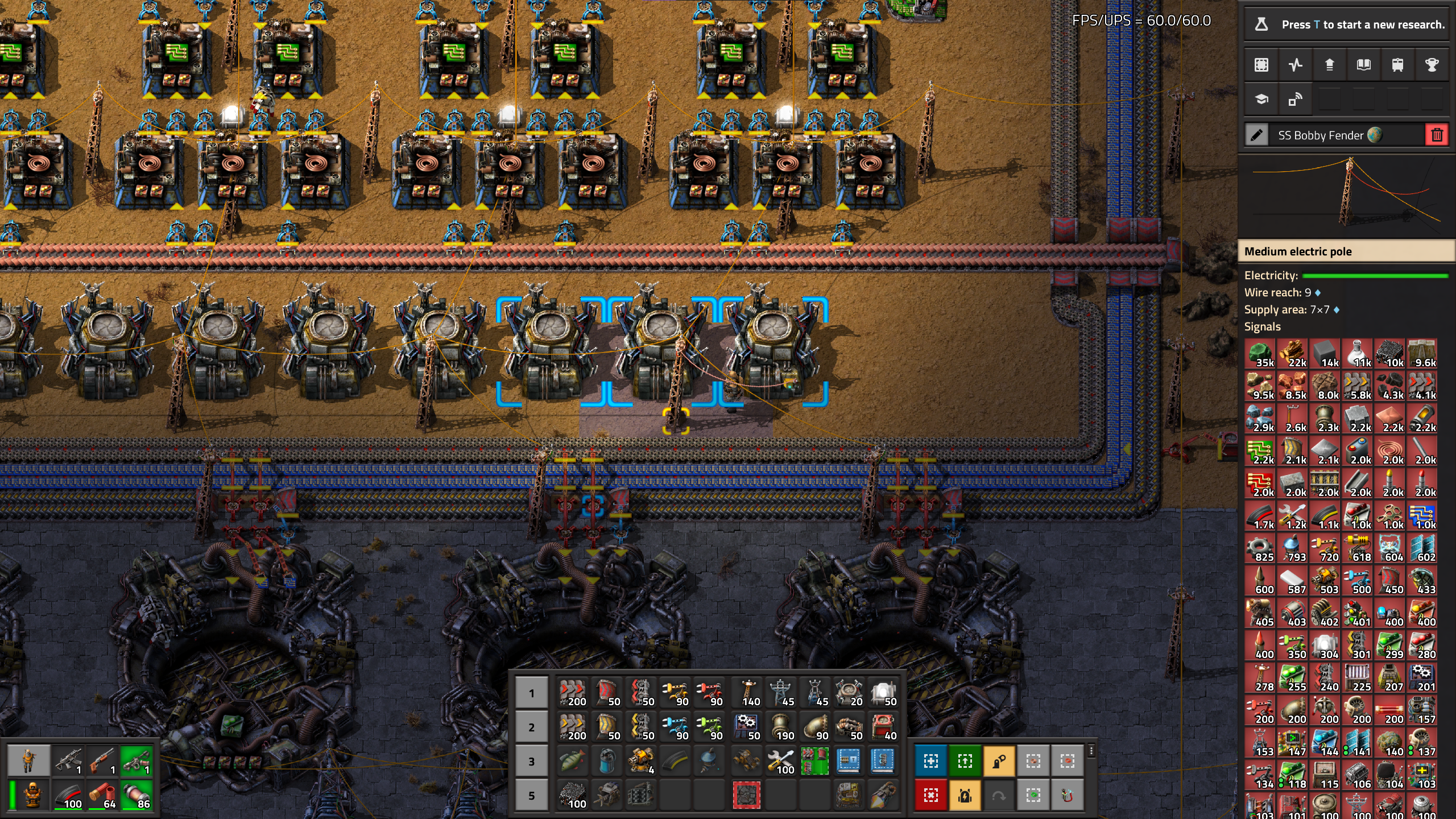
Task: Select the flamethrower weapon slot
Action: click(x=136, y=761)
